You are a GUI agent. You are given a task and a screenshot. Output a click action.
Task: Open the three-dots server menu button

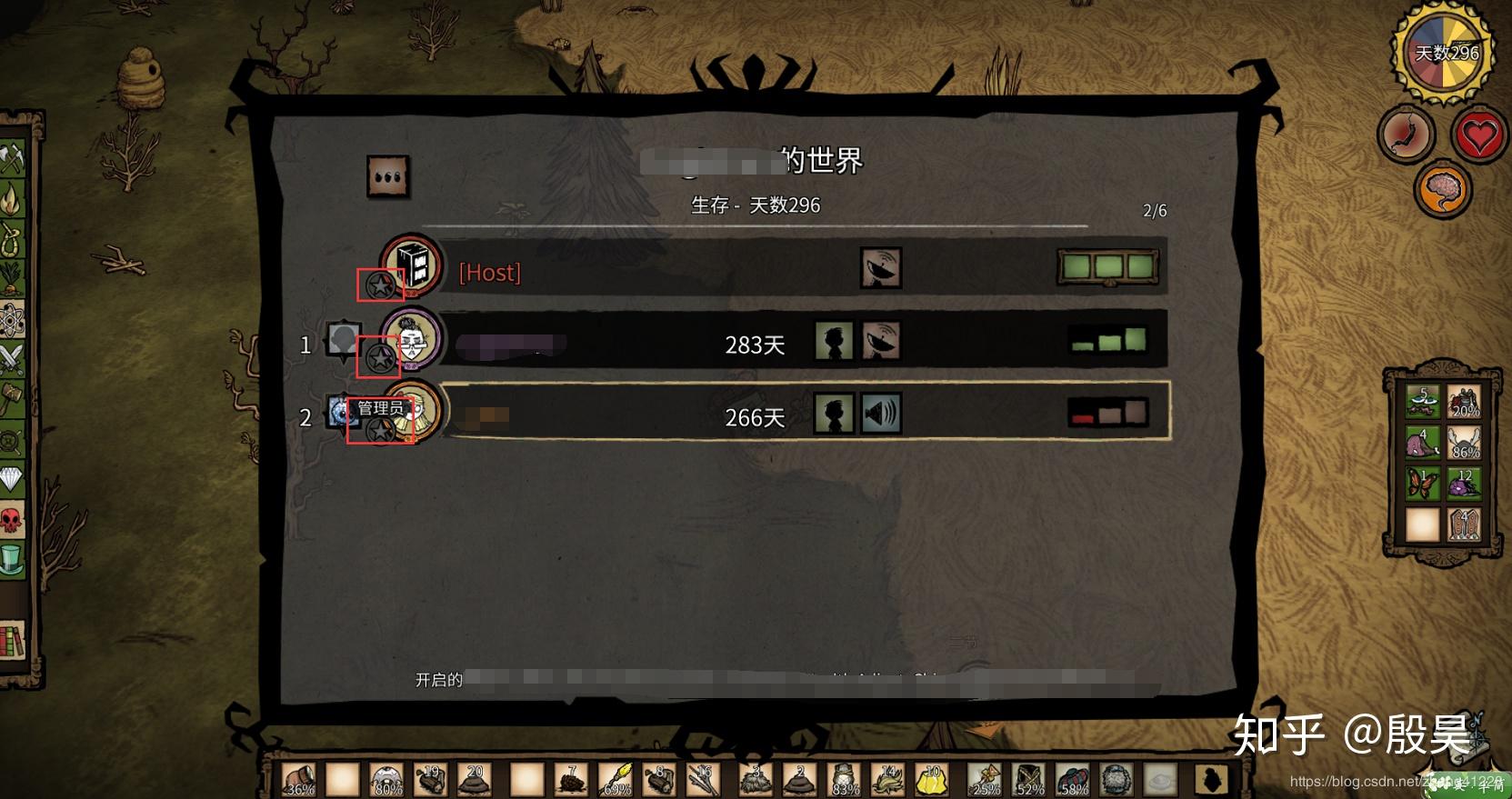tap(388, 176)
